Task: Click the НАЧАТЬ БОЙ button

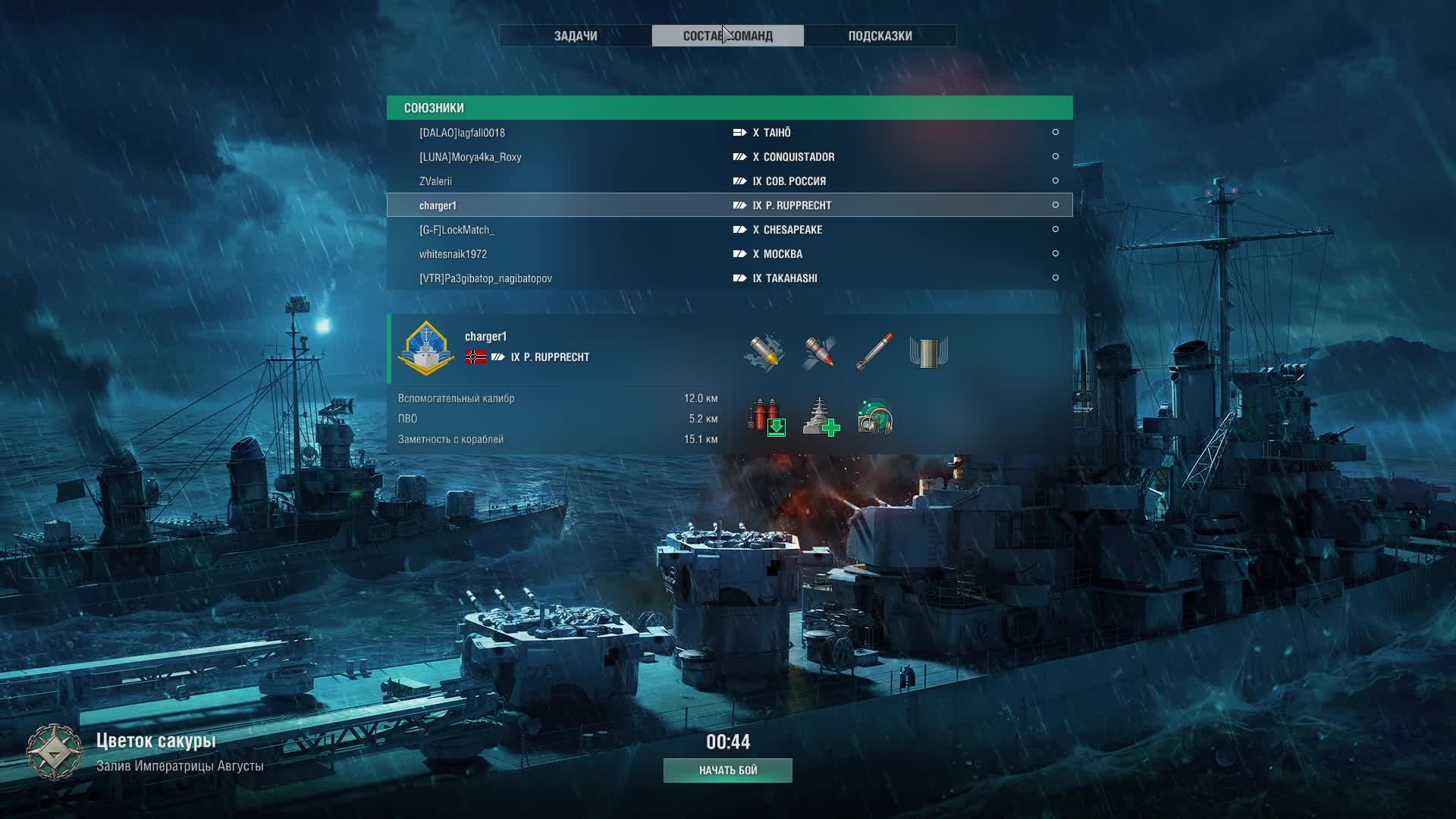Action: (728, 770)
